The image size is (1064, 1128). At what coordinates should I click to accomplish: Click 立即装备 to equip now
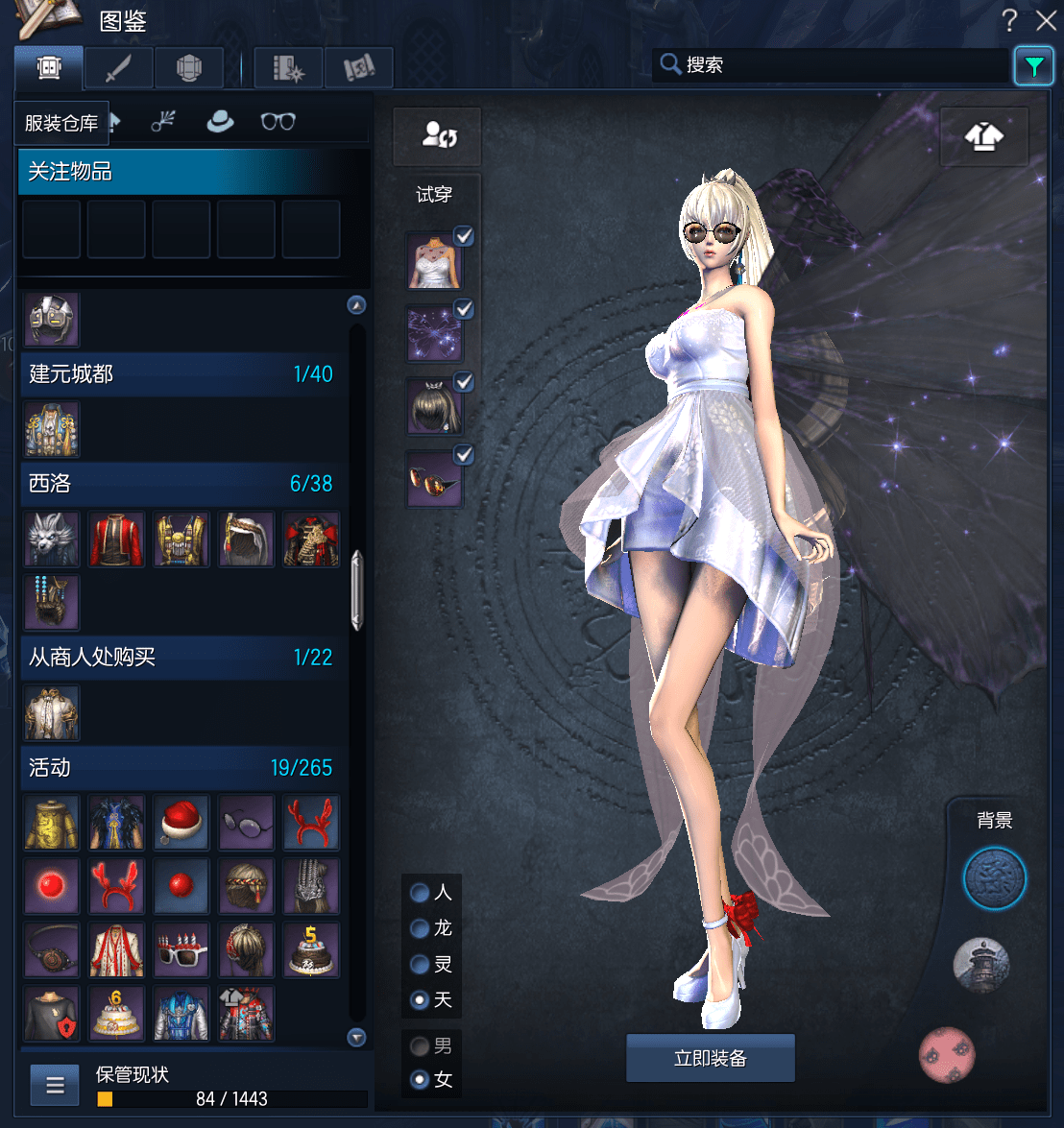pyautogui.click(x=710, y=1058)
